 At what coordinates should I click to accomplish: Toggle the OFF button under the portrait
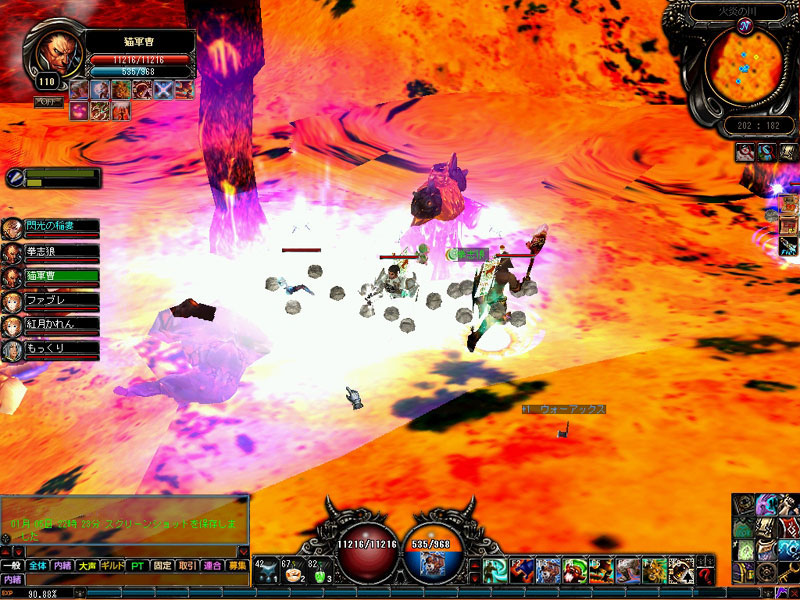tap(47, 101)
